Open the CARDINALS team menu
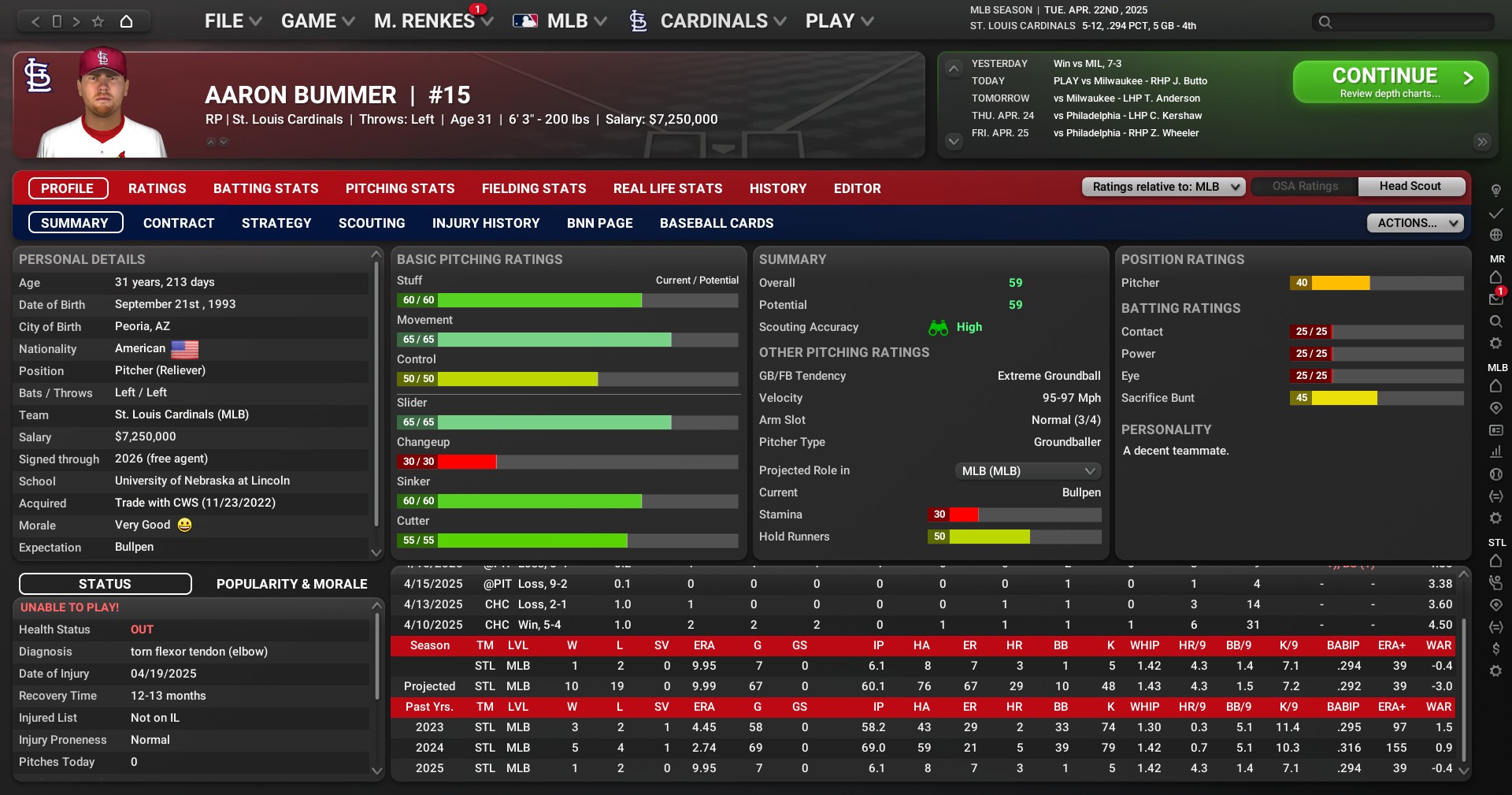The height and width of the screenshot is (795, 1512). click(713, 21)
